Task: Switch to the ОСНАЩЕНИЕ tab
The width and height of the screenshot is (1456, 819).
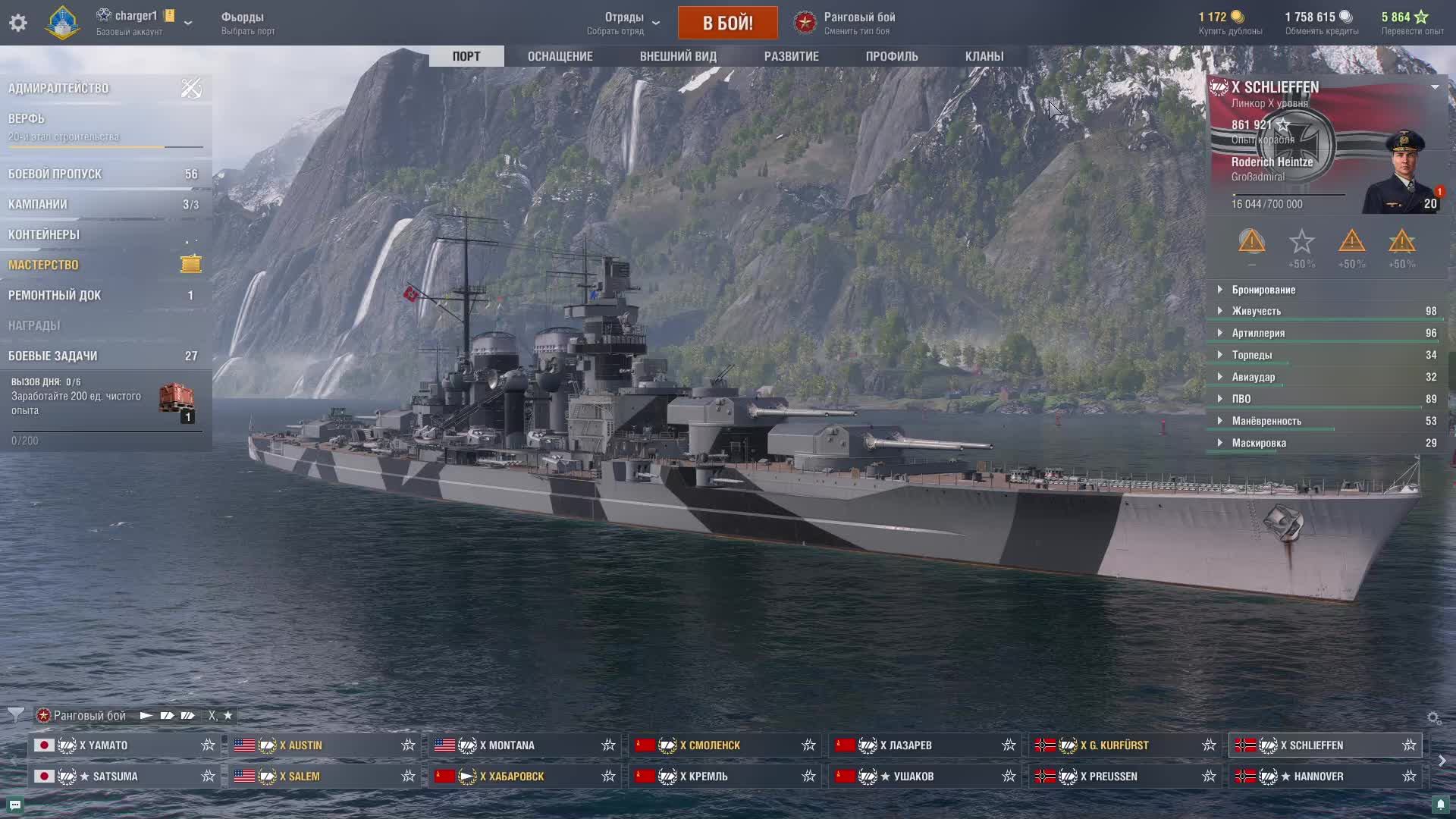Action: [560, 56]
